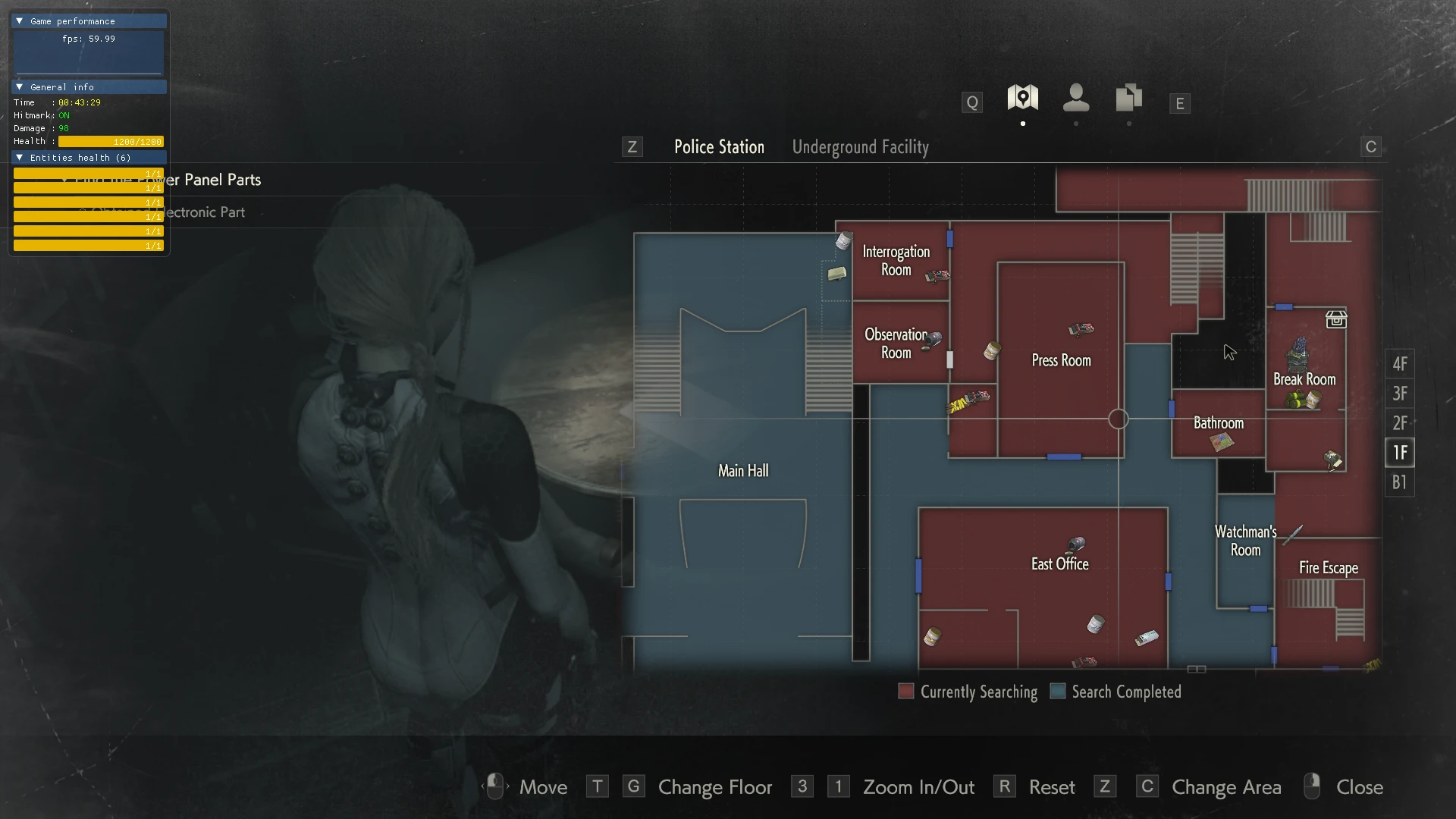Select floor B1 on the floor selector
The height and width of the screenshot is (819, 1456).
click(1399, 482)
